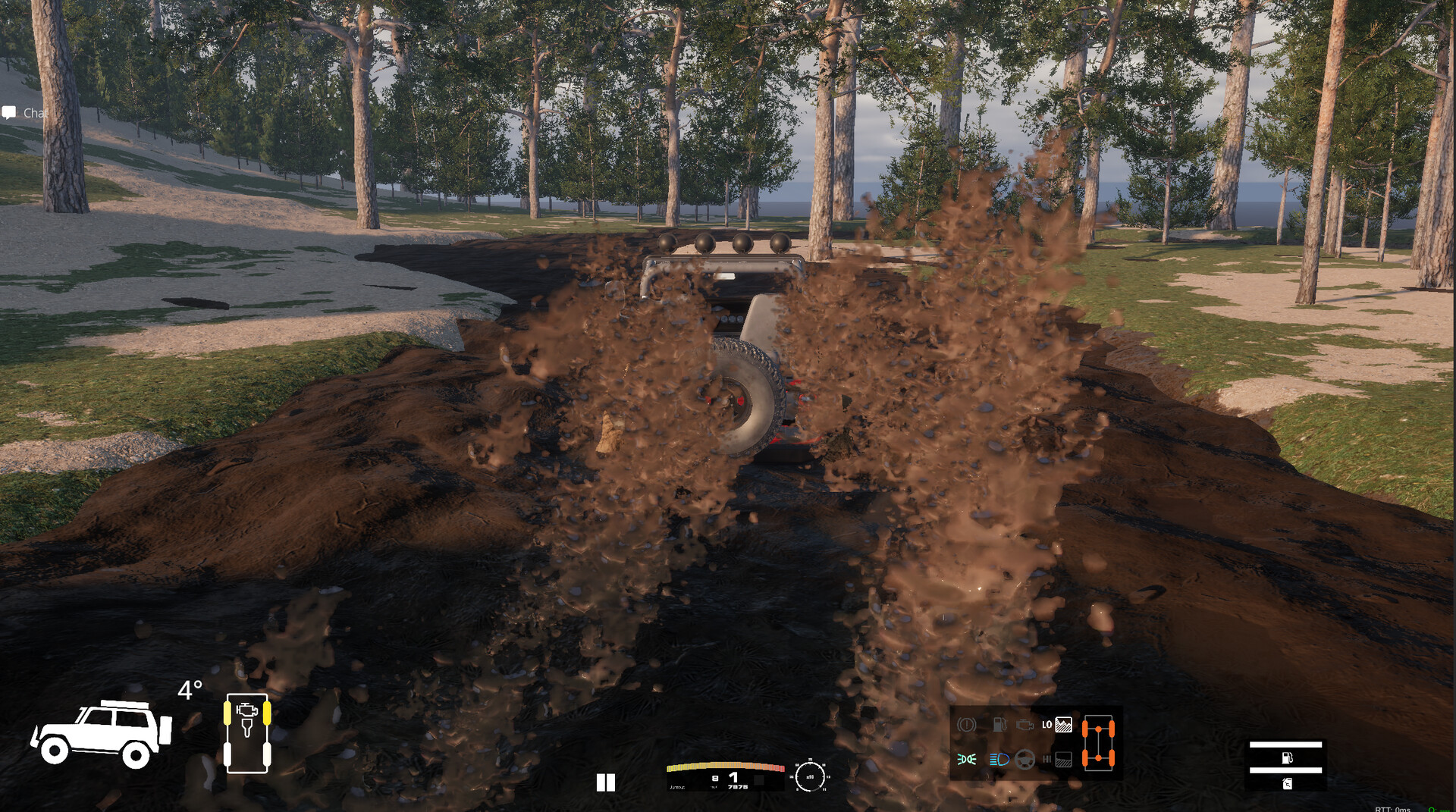Click the check engine icon
The height and width of the screenshot is (812, 1456).
click(x=1025, y=725)
